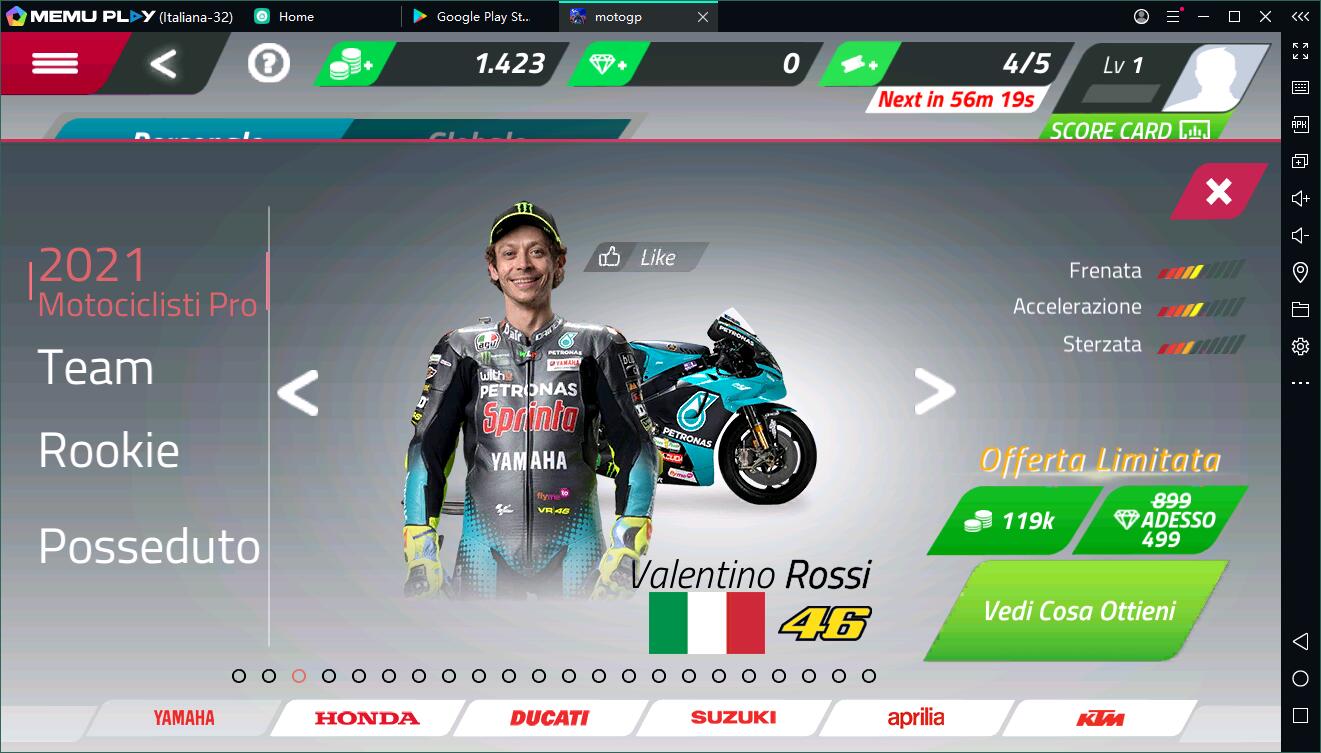Increase emulator volume from sidebar
The width and height of the screenshot is (1321, 753).
click(1300, 198)
